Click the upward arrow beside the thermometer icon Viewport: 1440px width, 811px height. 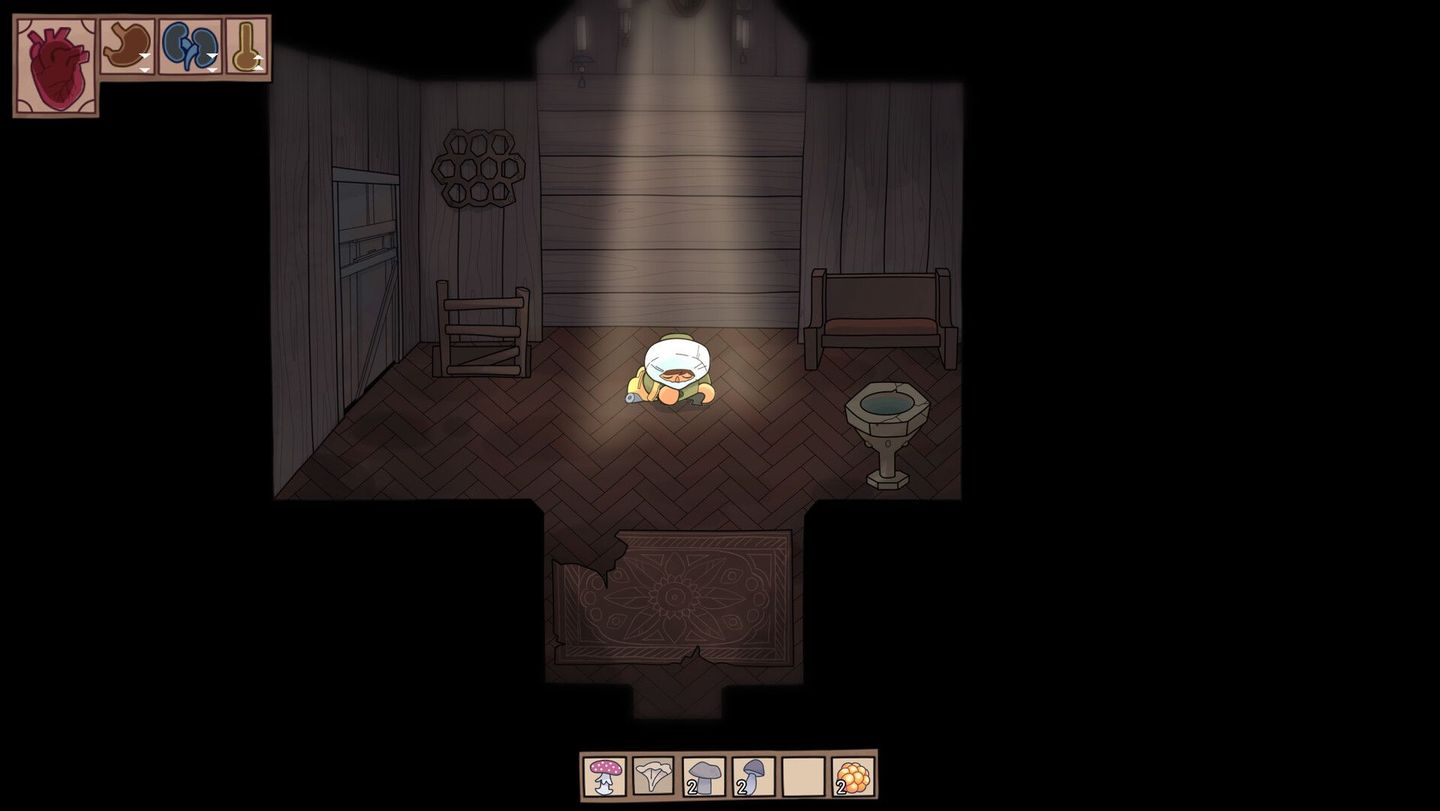click(x=258, y=58)
